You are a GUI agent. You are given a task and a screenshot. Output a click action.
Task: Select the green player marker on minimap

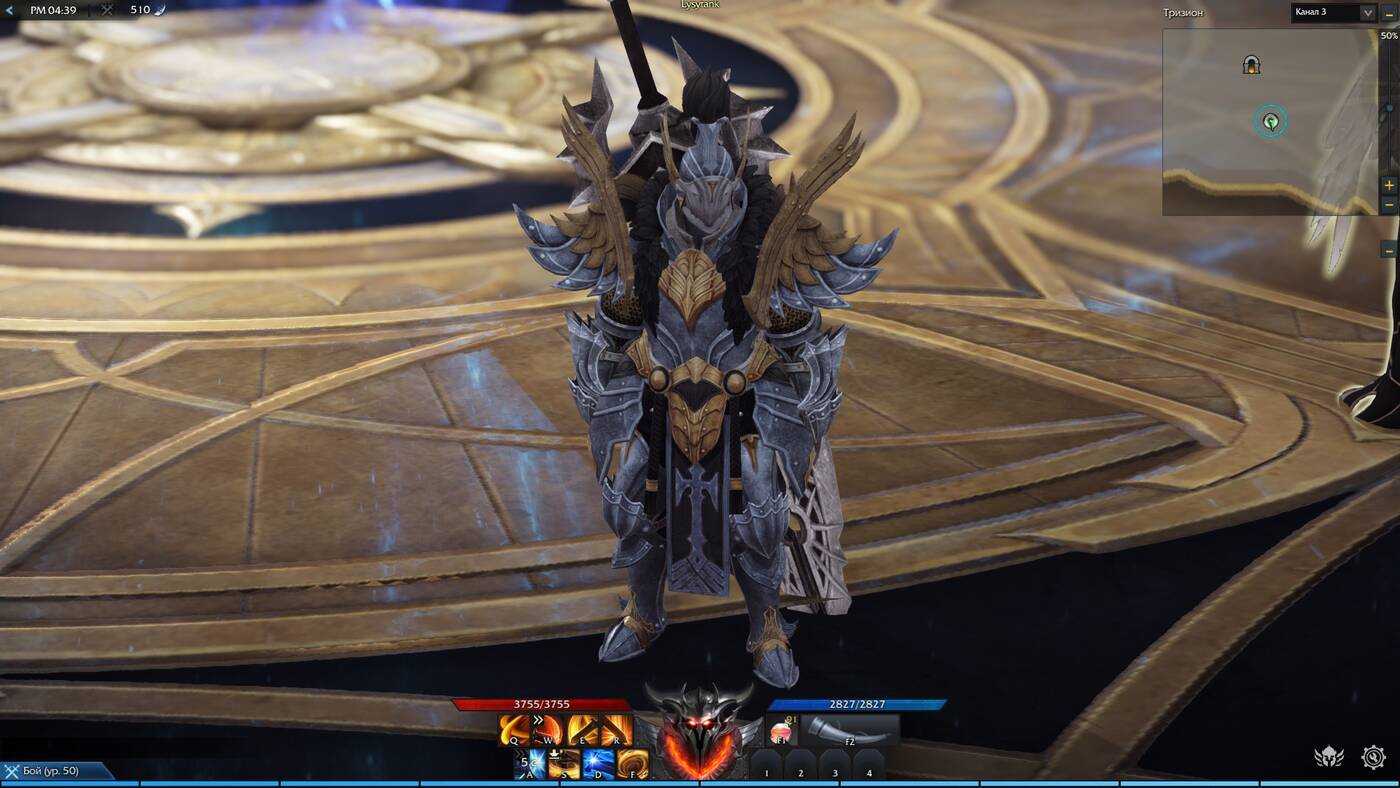tap(1270, 122)
